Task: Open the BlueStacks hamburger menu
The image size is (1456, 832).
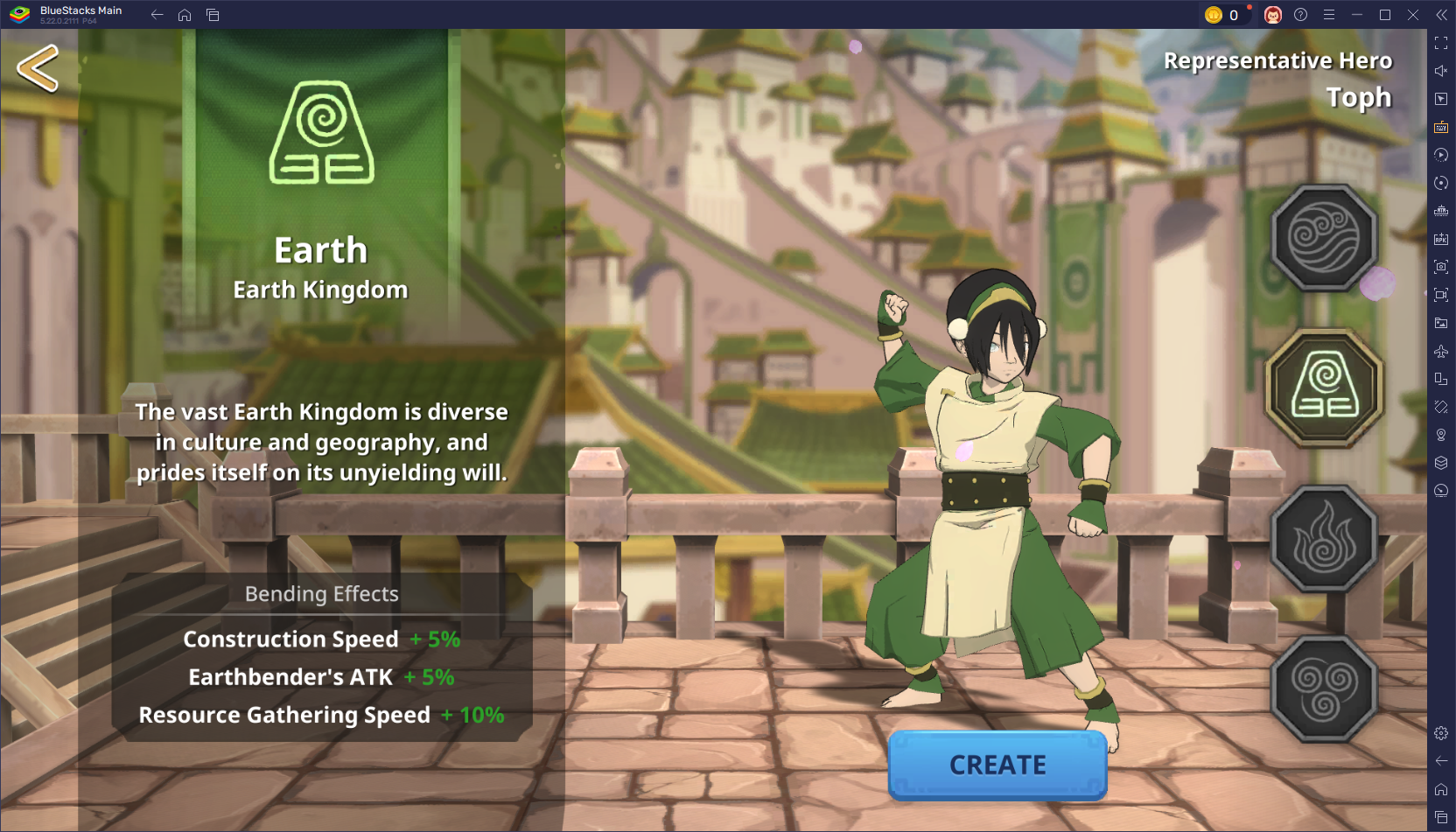Action: click(x=1328, y=15)
